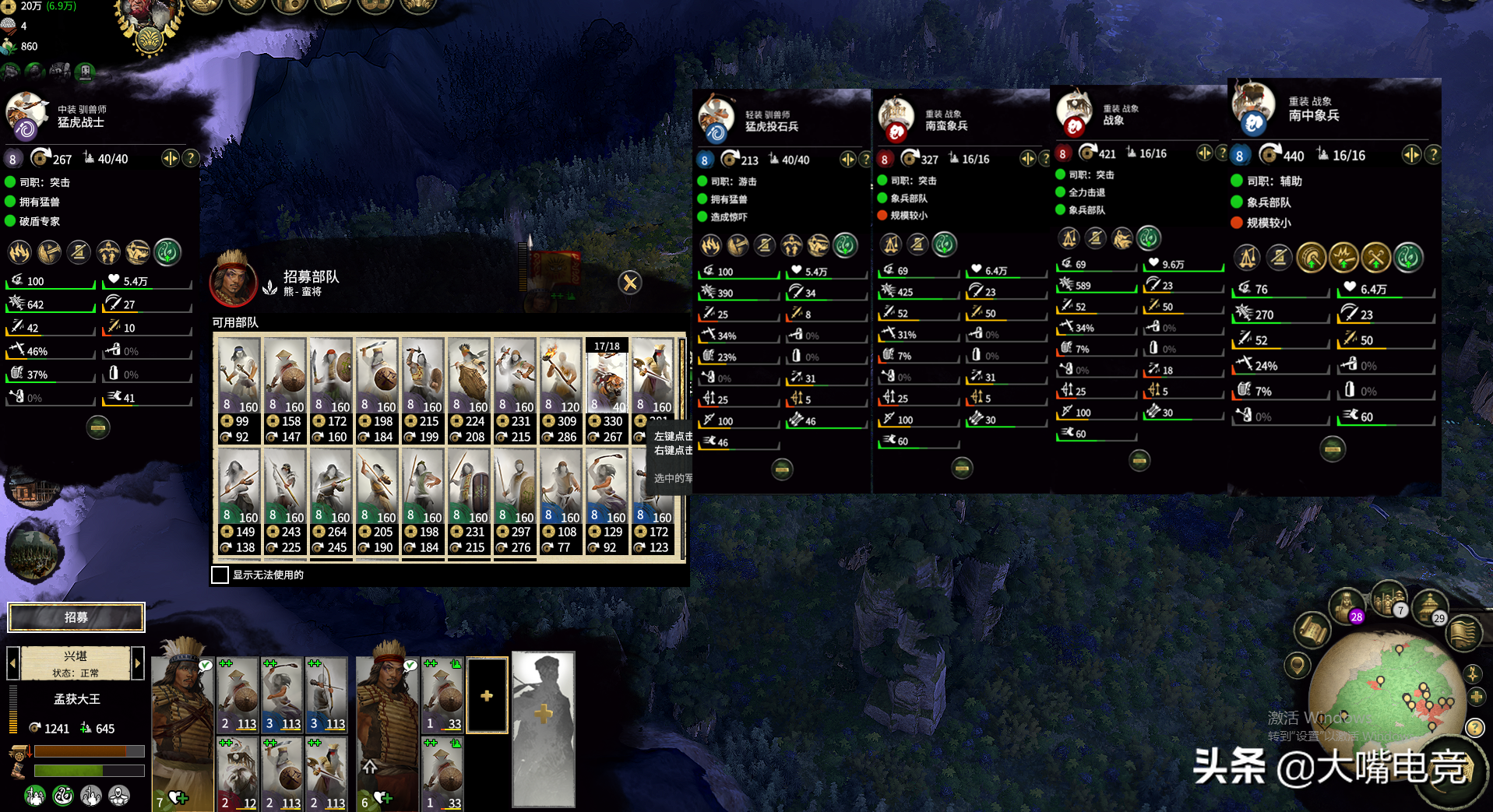The image size is (1493, 812).
Task: Switch to next army with right arrow
Action: (138, 663)
